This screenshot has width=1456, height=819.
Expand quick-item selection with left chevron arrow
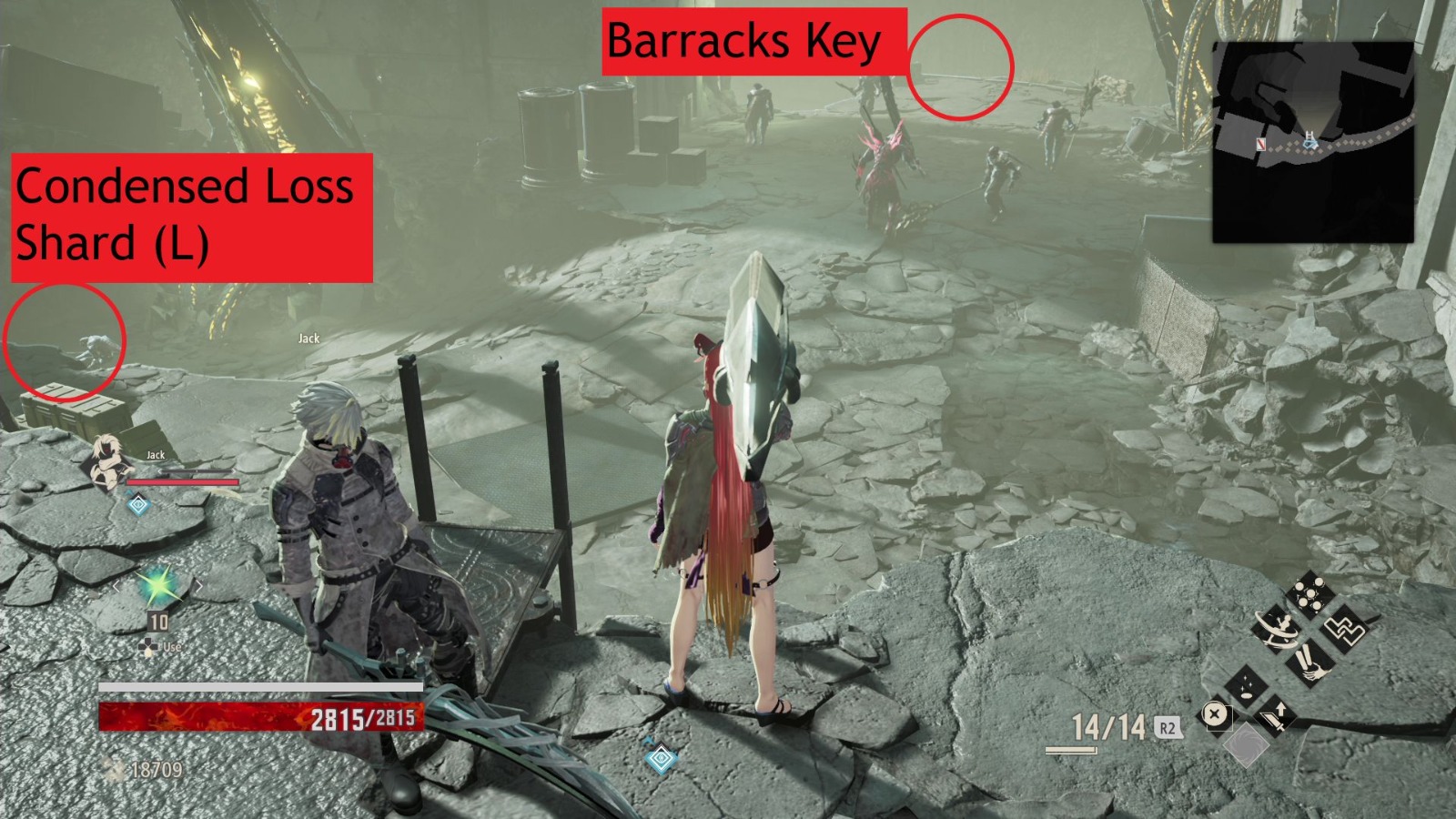tap(116, 586)
